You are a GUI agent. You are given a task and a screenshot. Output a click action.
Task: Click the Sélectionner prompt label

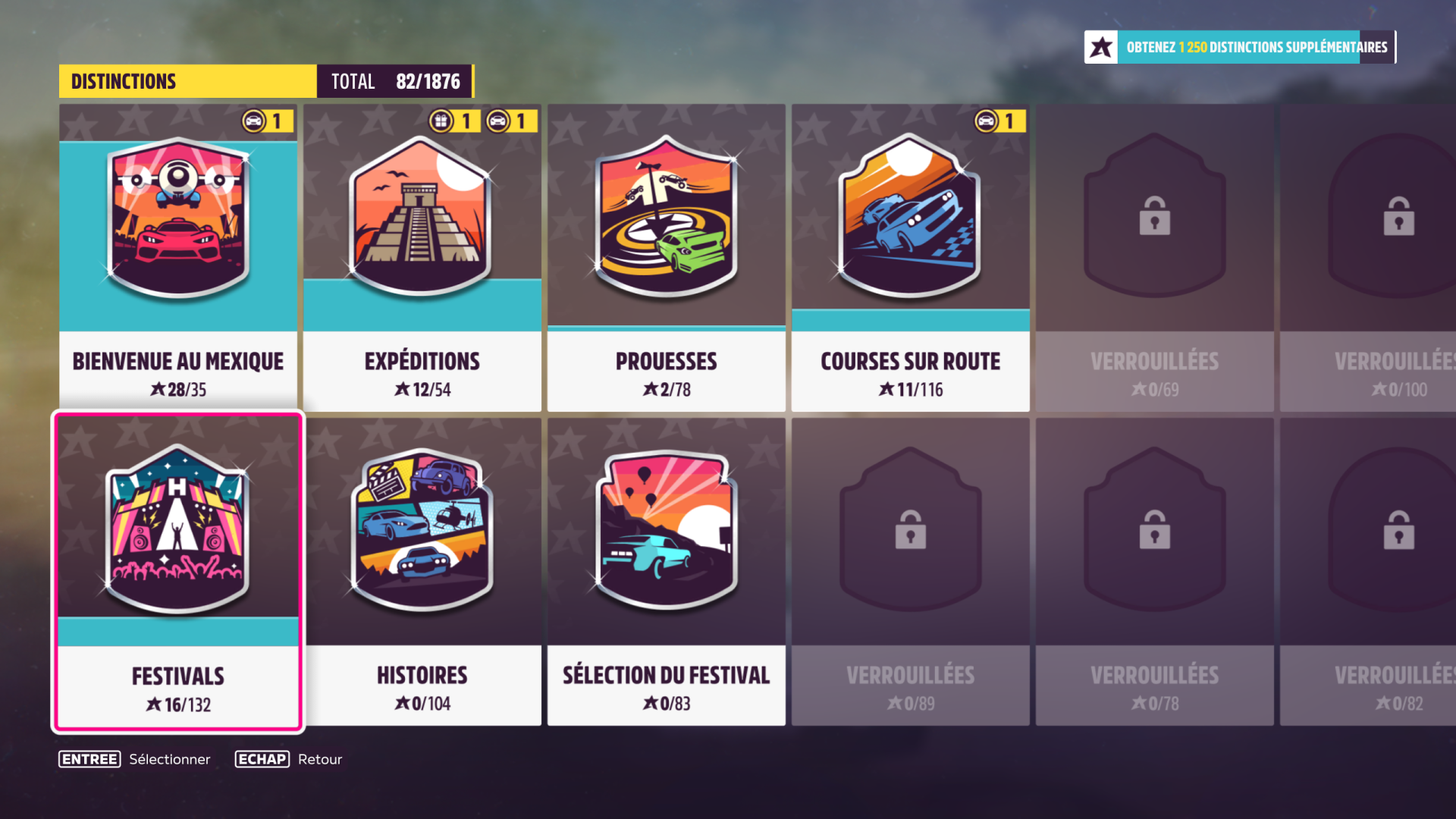(169, 759)
